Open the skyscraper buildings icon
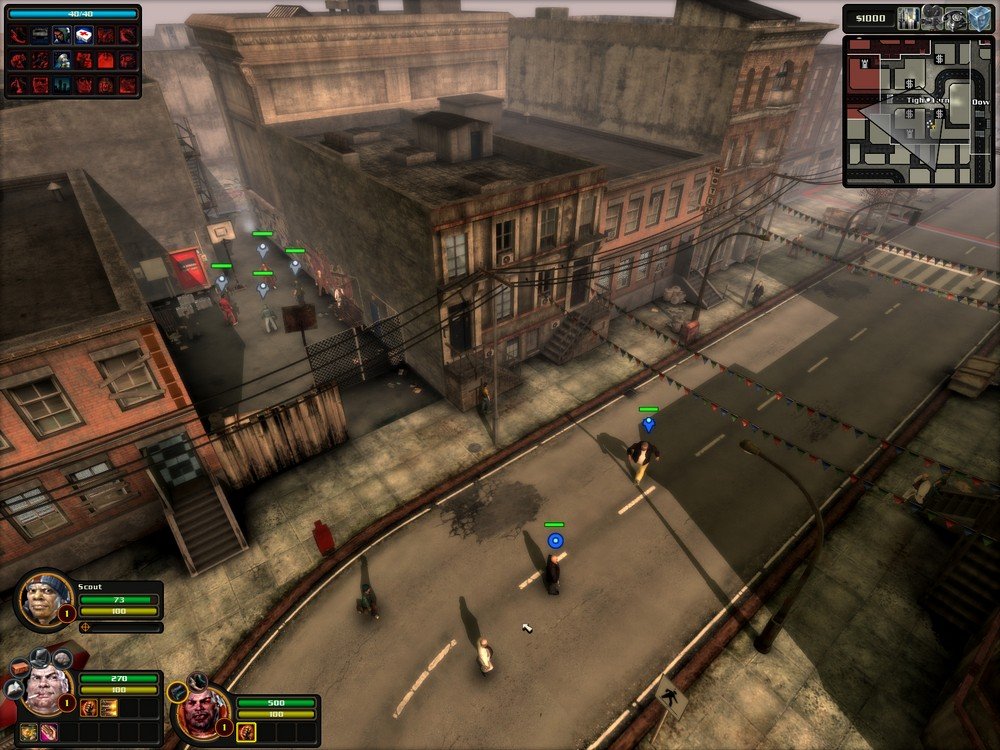Image resolution: width=1000 pixels, height=750 pixels. (x=908, y=19)
